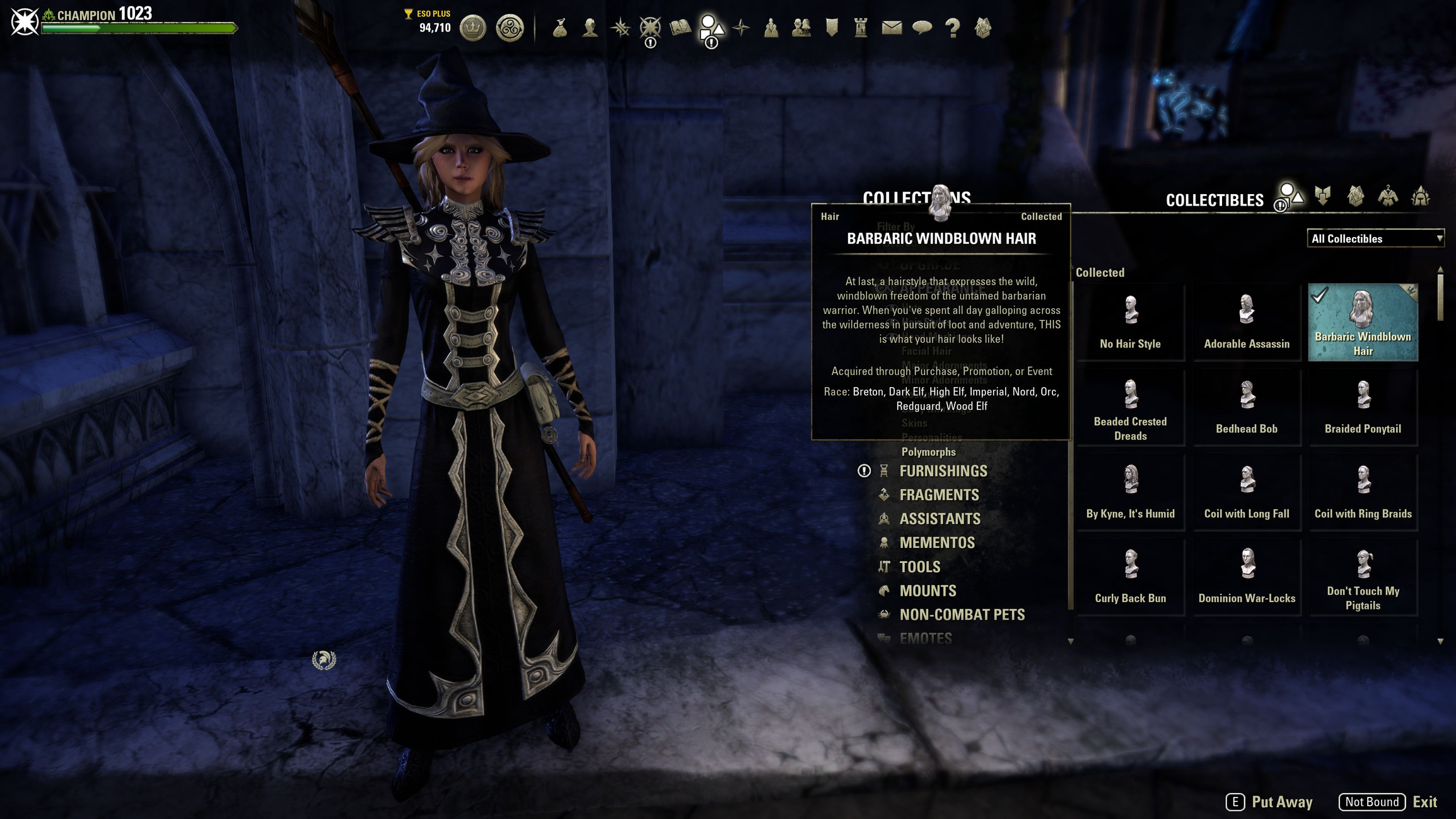Open the inventory bag icon

pyautogui.click(x=561, y=28)
